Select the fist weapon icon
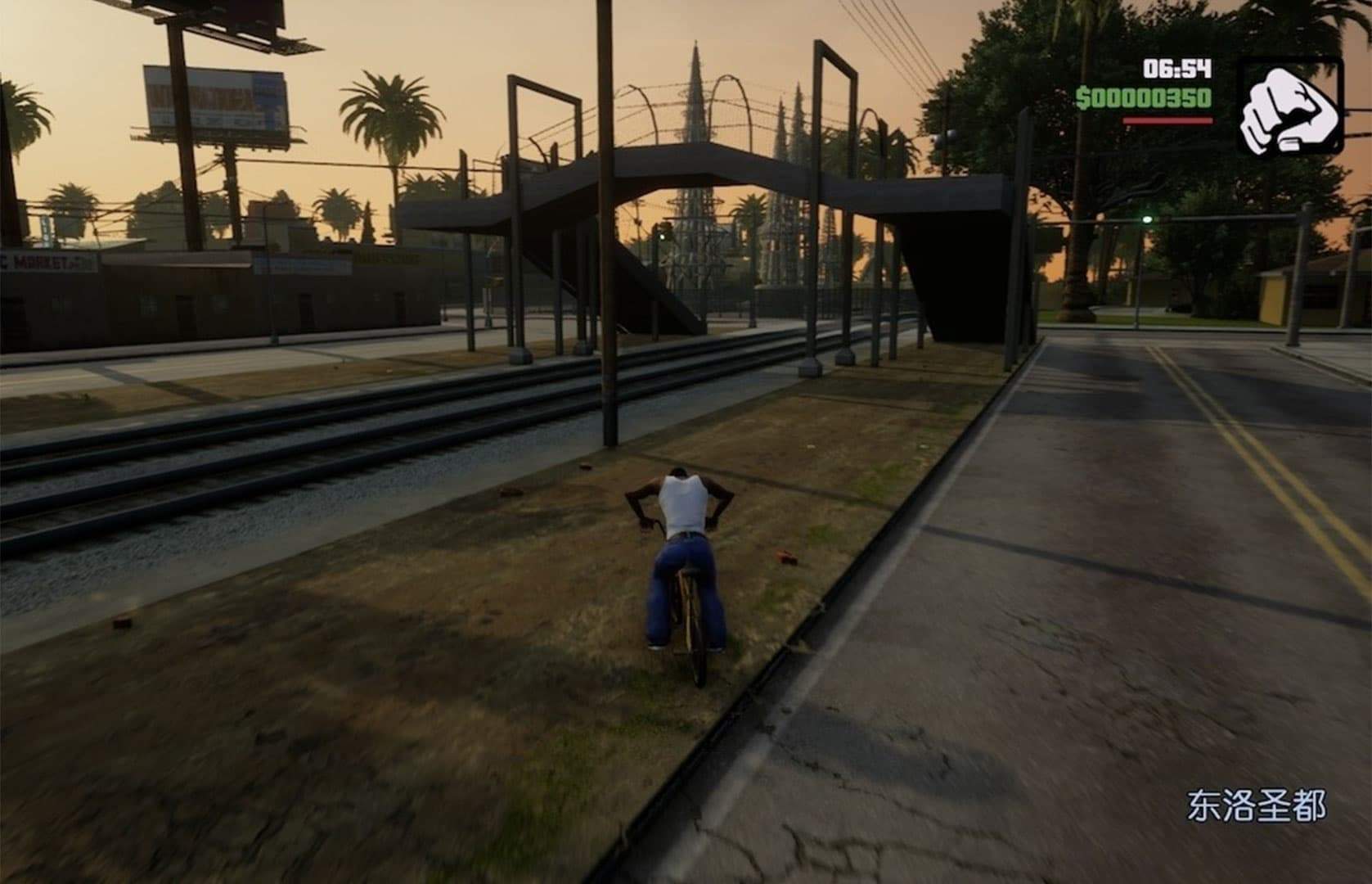Image resolution: width=1372 pixels, height=884 pixels. coord(1289,107)
